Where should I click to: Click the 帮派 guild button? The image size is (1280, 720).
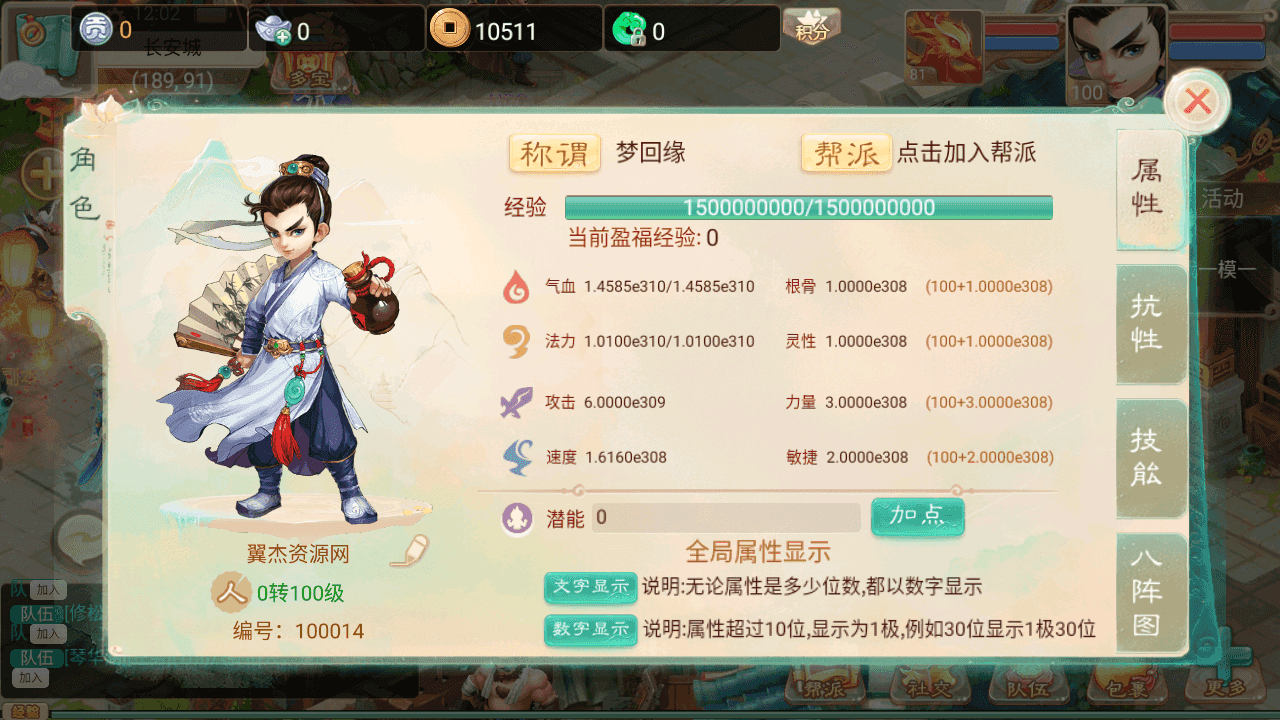[x=846, y=154]
